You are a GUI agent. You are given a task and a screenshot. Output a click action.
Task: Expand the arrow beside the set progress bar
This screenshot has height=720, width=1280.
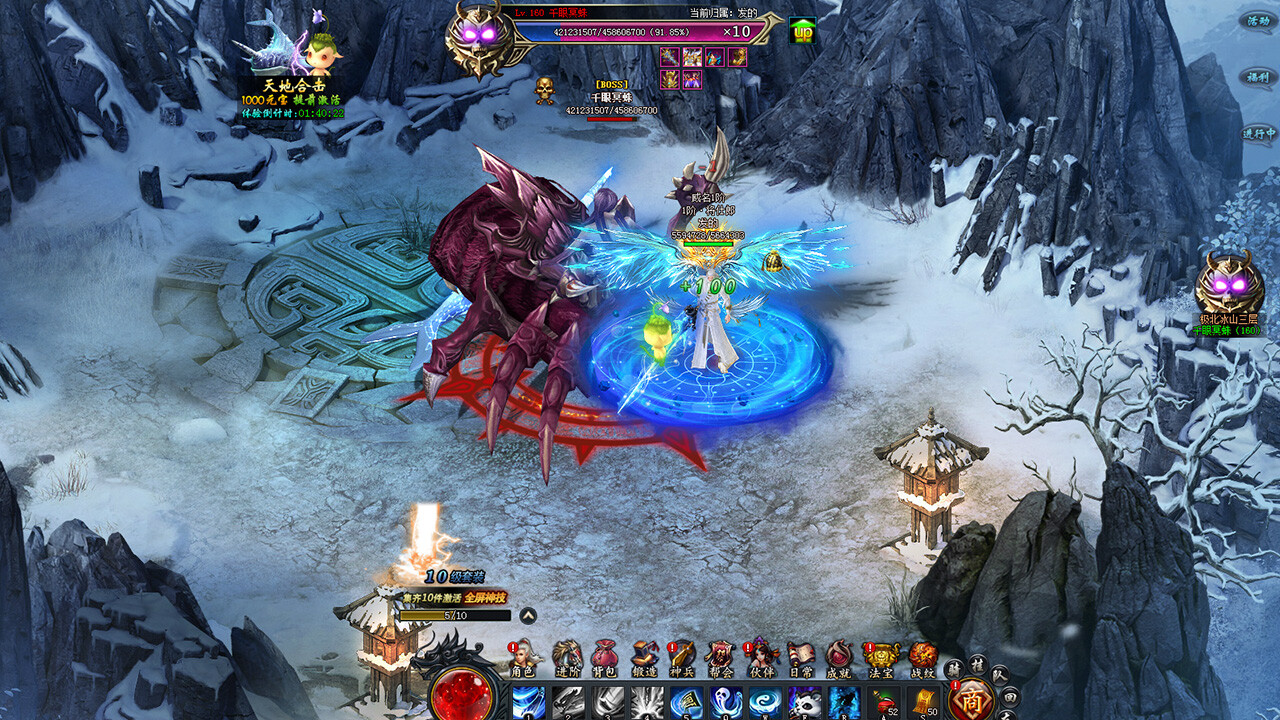[x=527, y=616]
